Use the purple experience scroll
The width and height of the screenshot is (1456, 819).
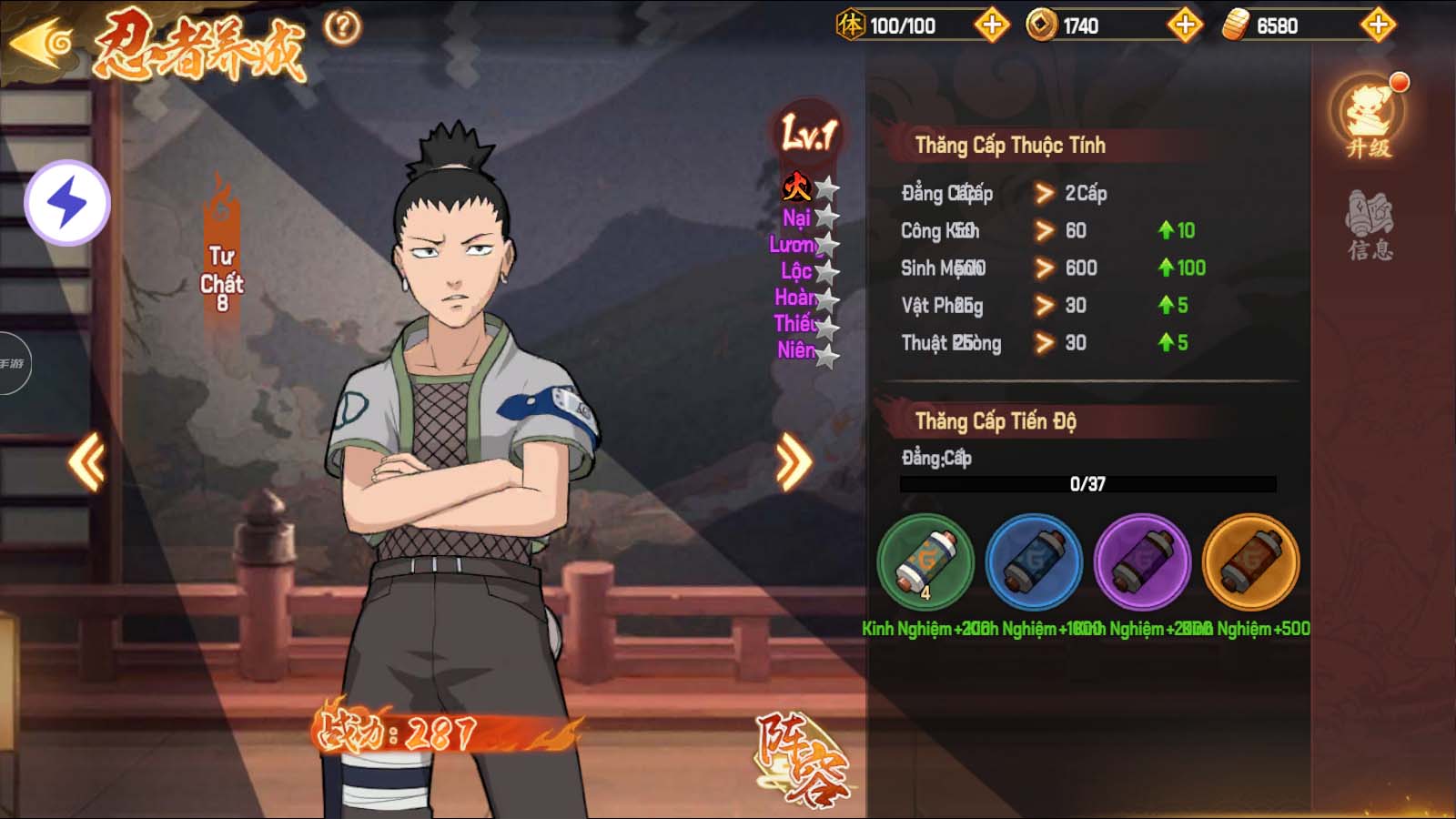click(1142, 562)
